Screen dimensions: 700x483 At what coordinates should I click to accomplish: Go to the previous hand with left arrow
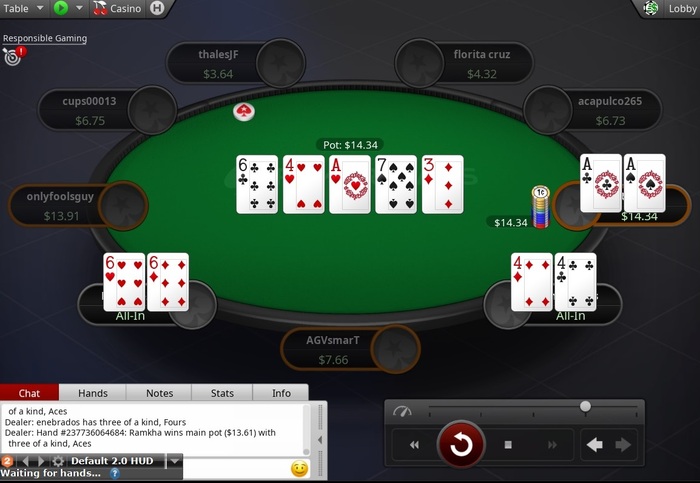pyautogui.click(x=595, y=445)
